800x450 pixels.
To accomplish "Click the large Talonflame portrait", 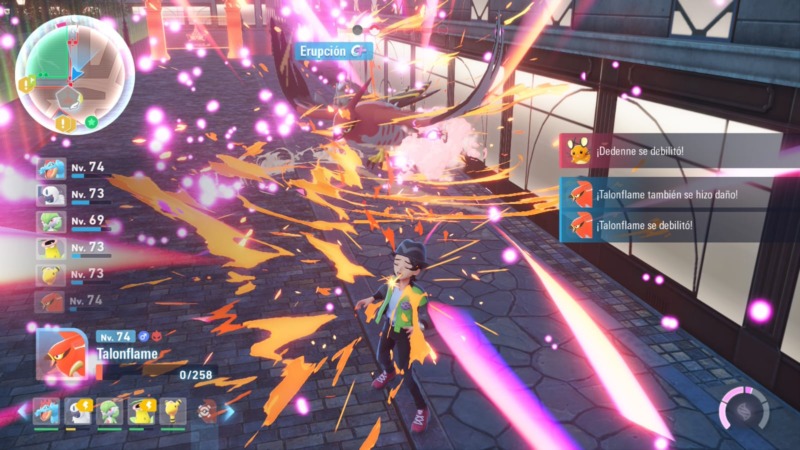I will pos(62,353).
